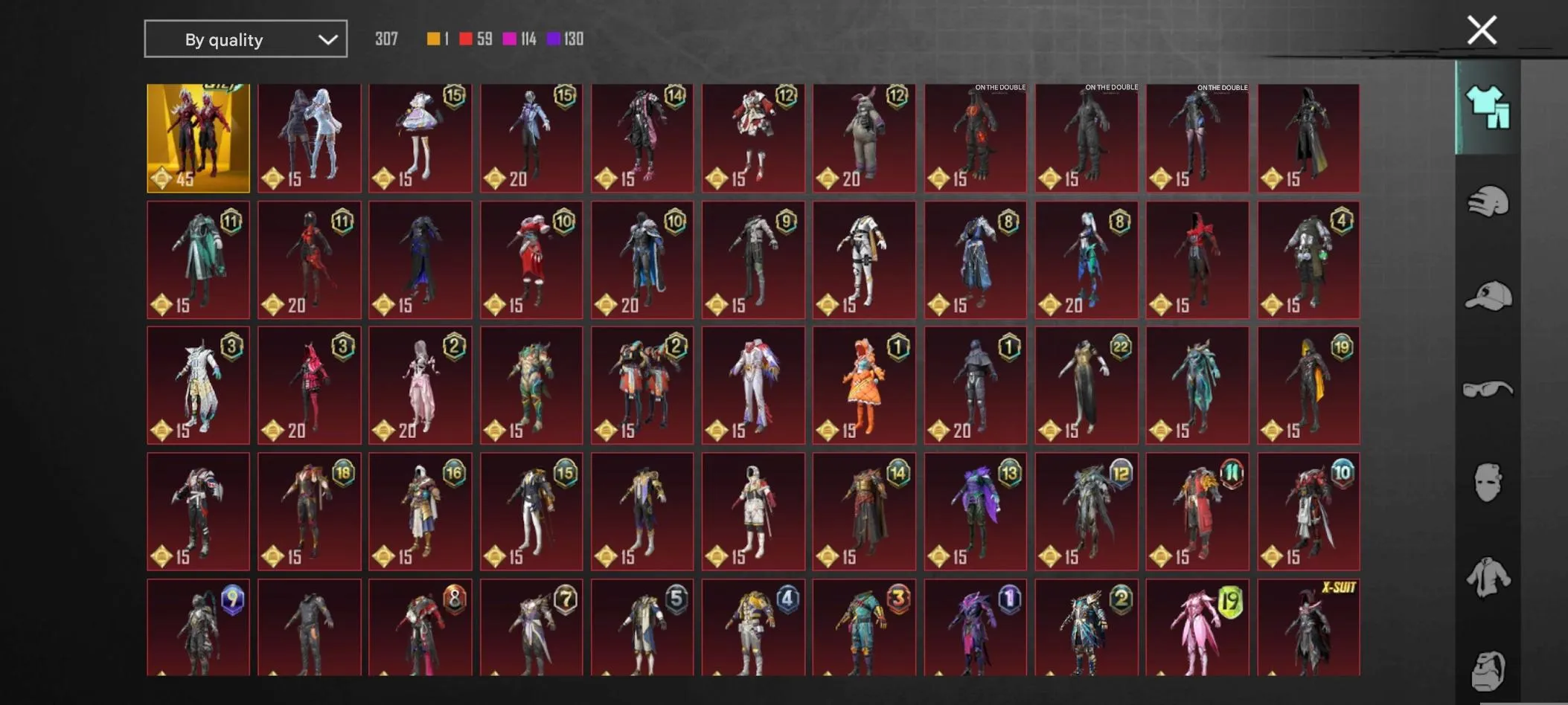
Task: Select the Helmet category icon
Action: [x=1486, y=201]
